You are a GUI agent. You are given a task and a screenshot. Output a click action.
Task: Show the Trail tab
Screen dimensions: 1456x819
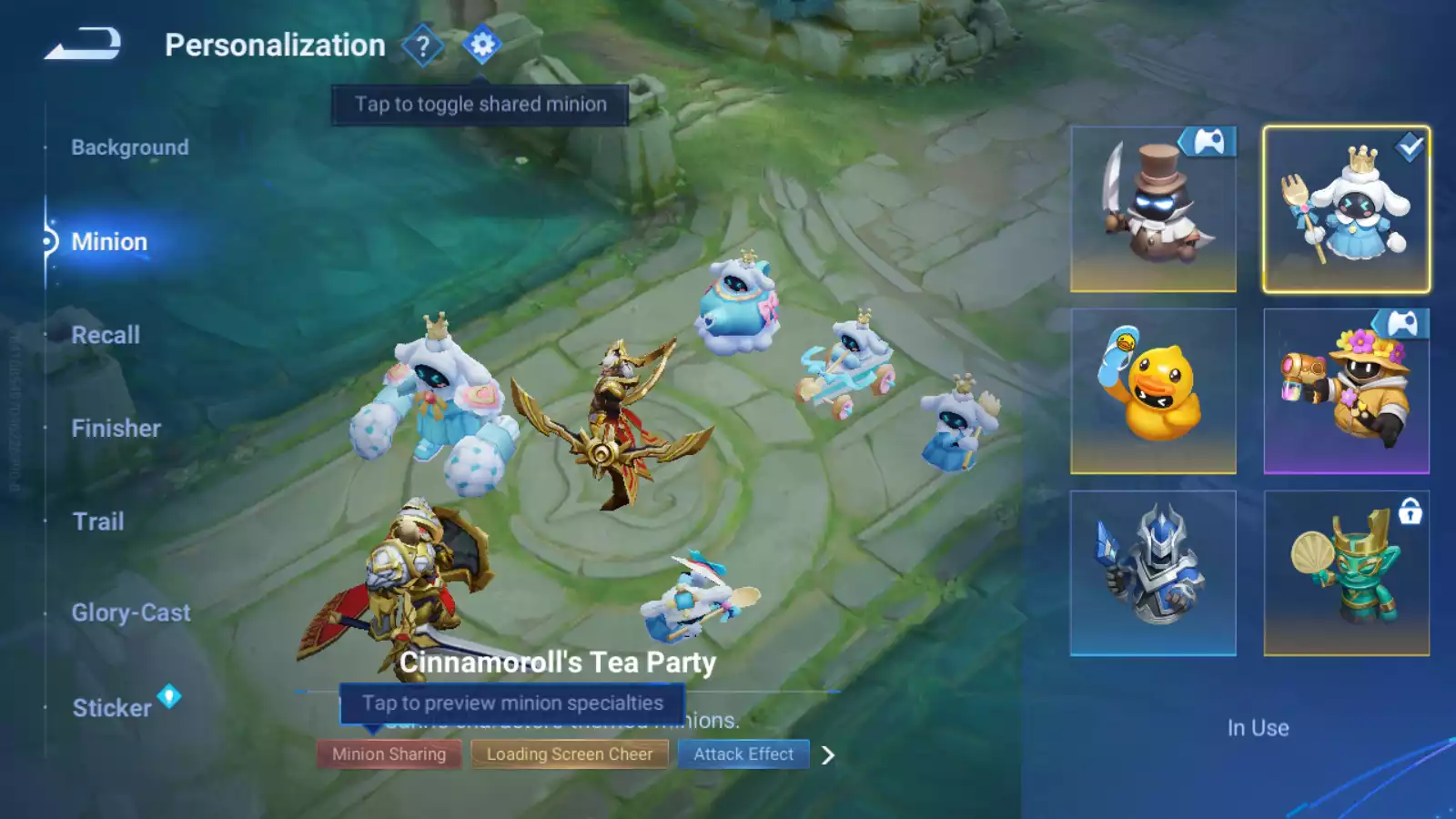pyautogui.click(x=98, y=521)
